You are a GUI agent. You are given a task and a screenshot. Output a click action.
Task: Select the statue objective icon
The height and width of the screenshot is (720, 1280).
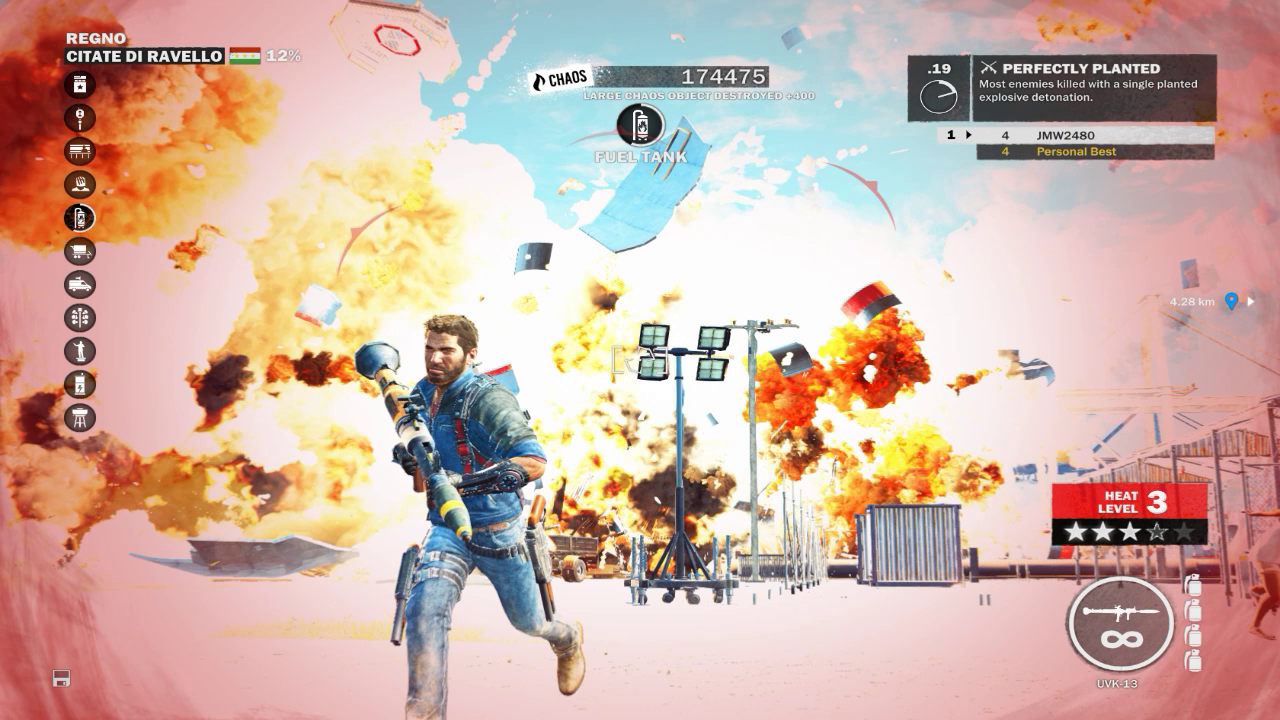tap(80, 350)
